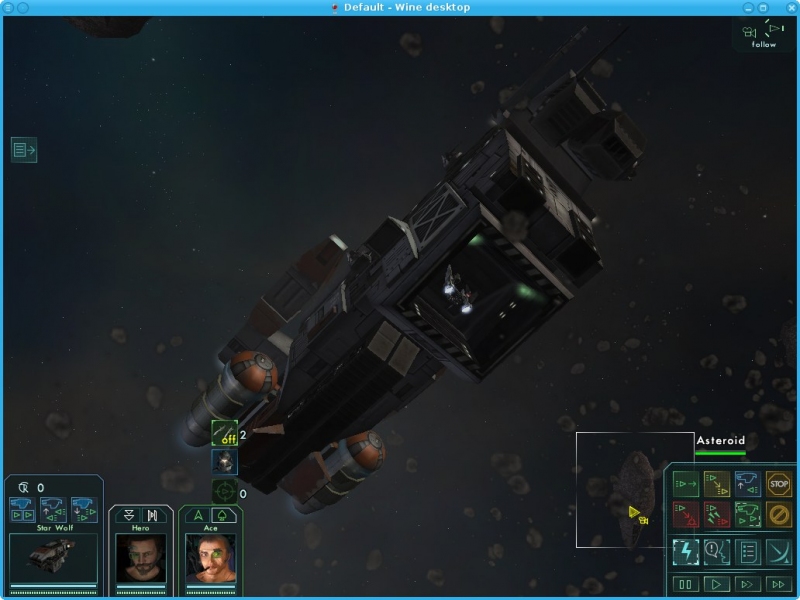Open the side panel with the list-arrow icon
The height and width of the screenshot is (600, 800).
pyautogui.click(x=24, y=150)
